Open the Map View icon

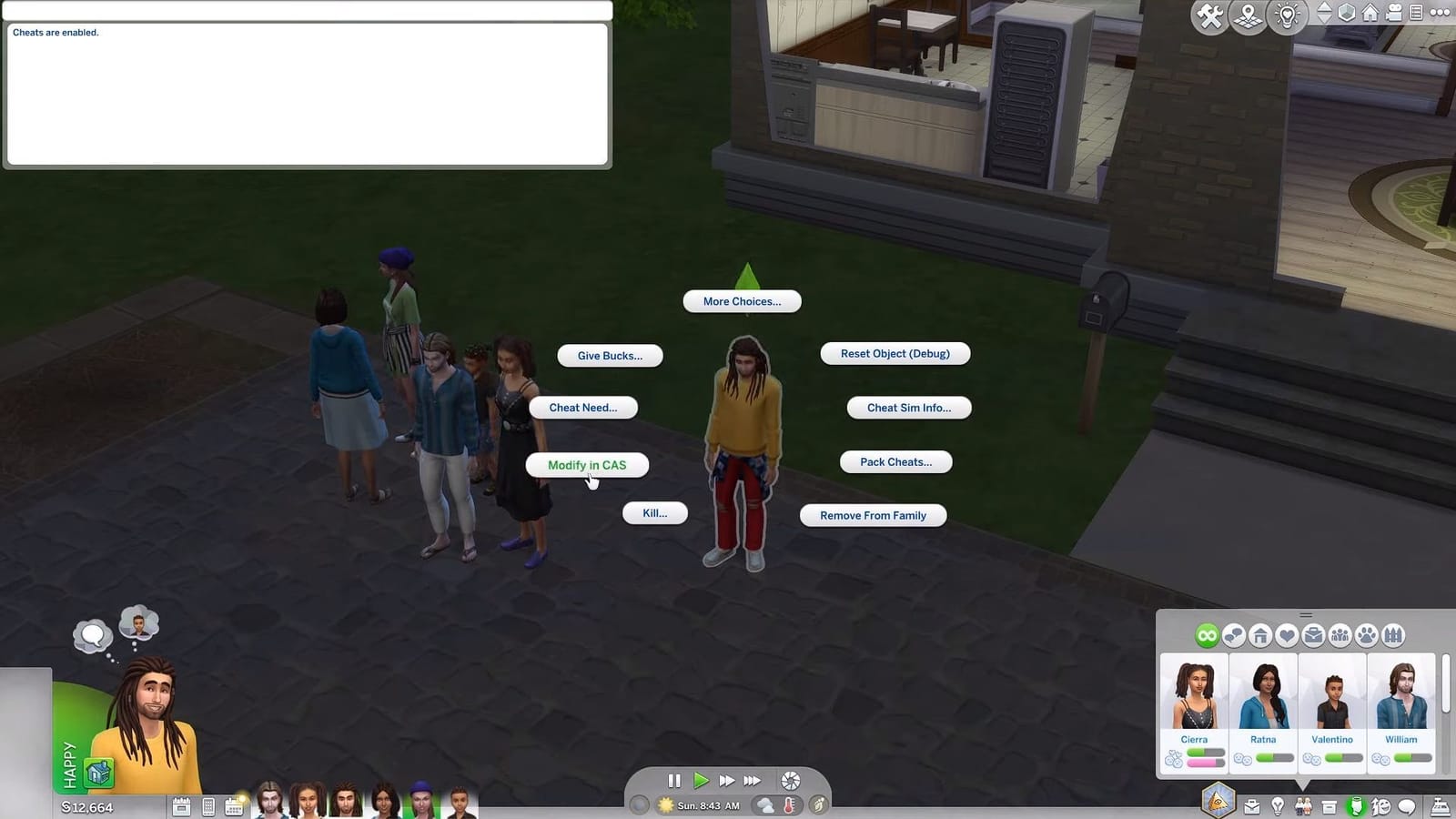1246,14
